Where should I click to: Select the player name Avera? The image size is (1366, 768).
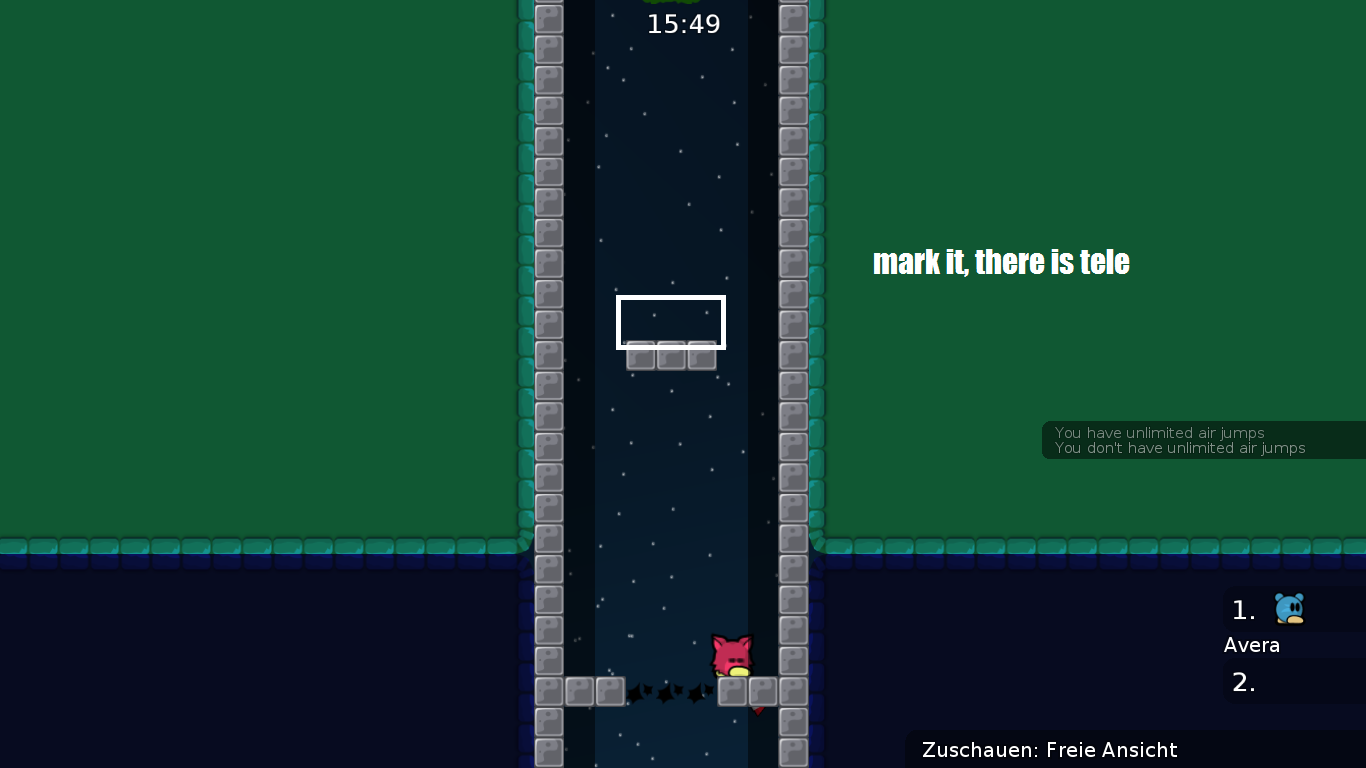(x=1251, y=645)
